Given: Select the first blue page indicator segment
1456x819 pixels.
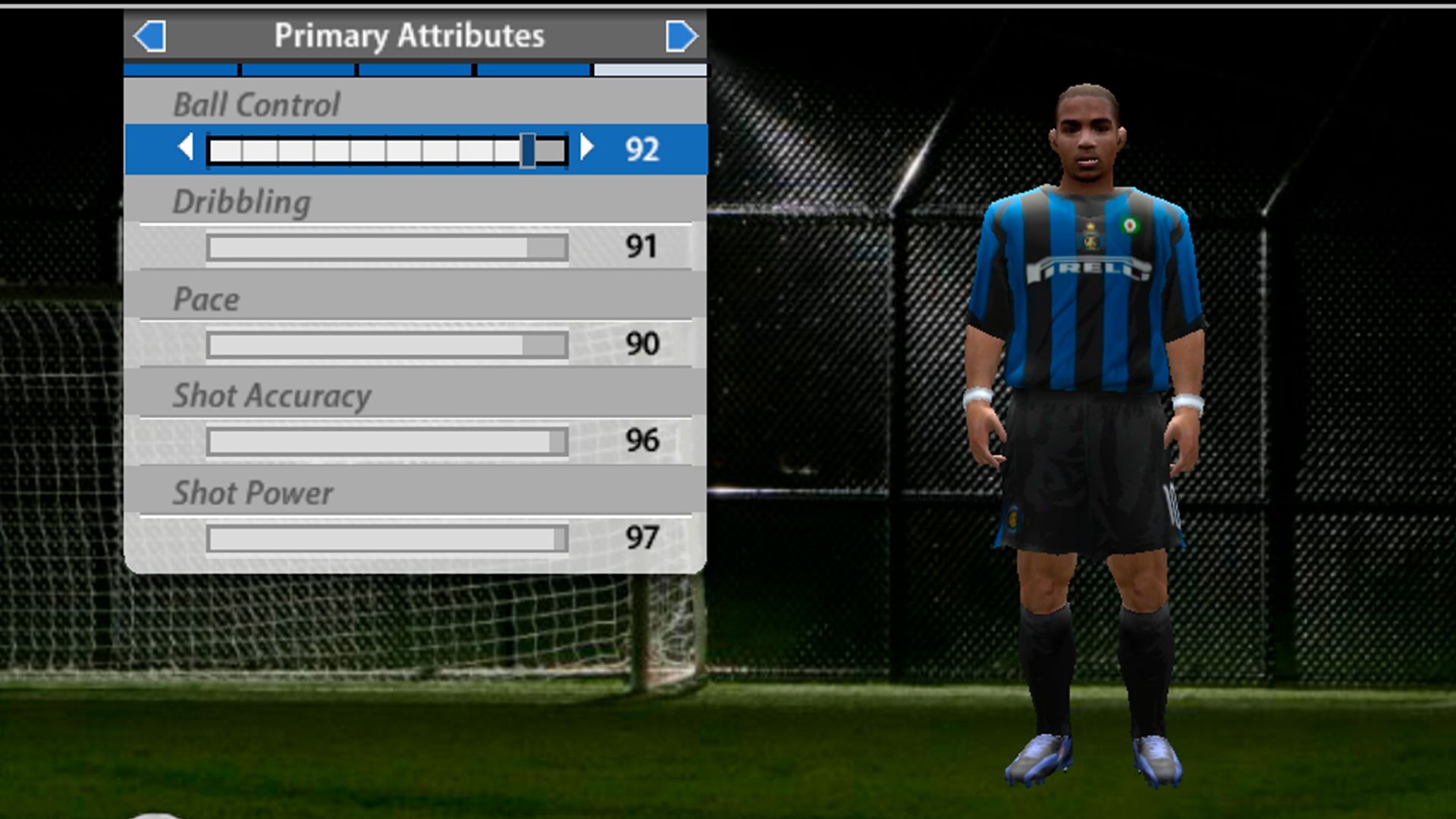Looking at the screenshot, I should coord(180,69).
